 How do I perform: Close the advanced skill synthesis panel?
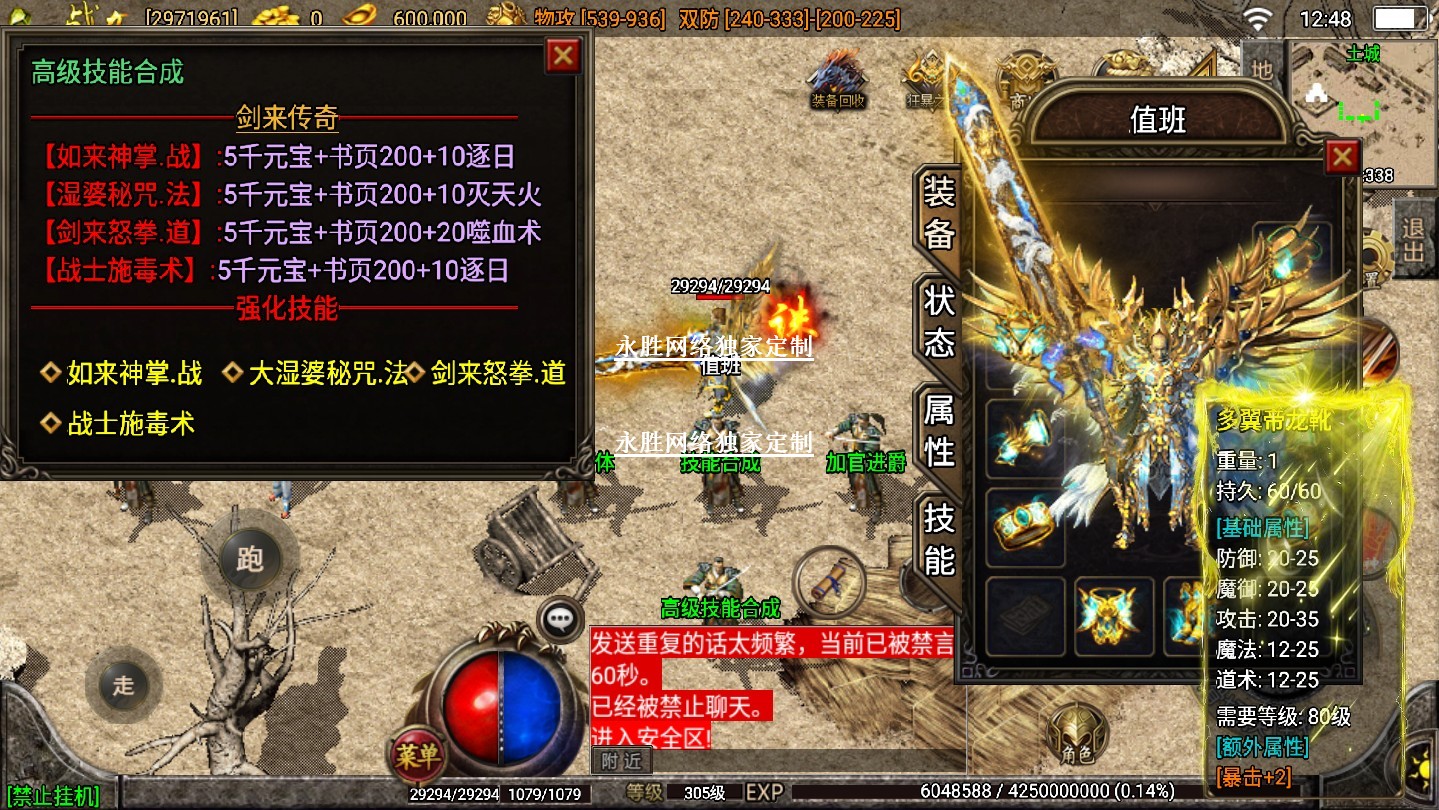coord(563,56)
